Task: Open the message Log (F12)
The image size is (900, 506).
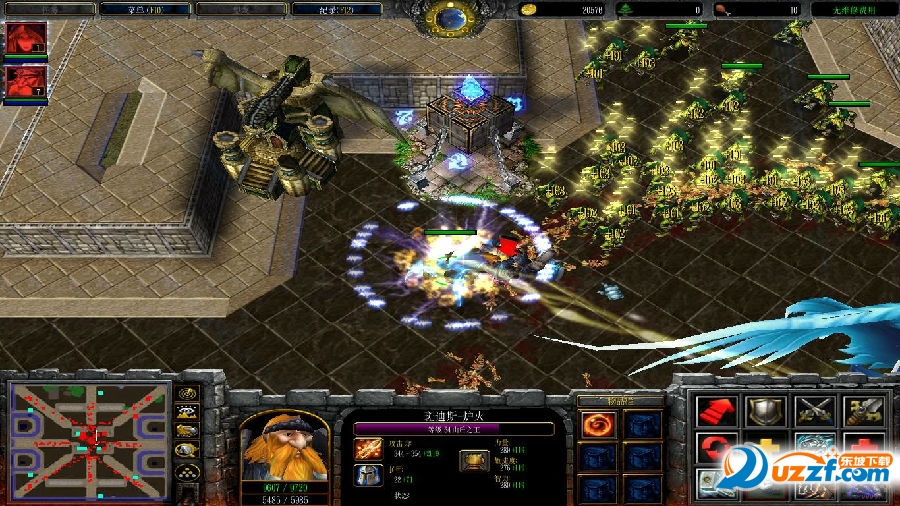Action: click(335, 9)
